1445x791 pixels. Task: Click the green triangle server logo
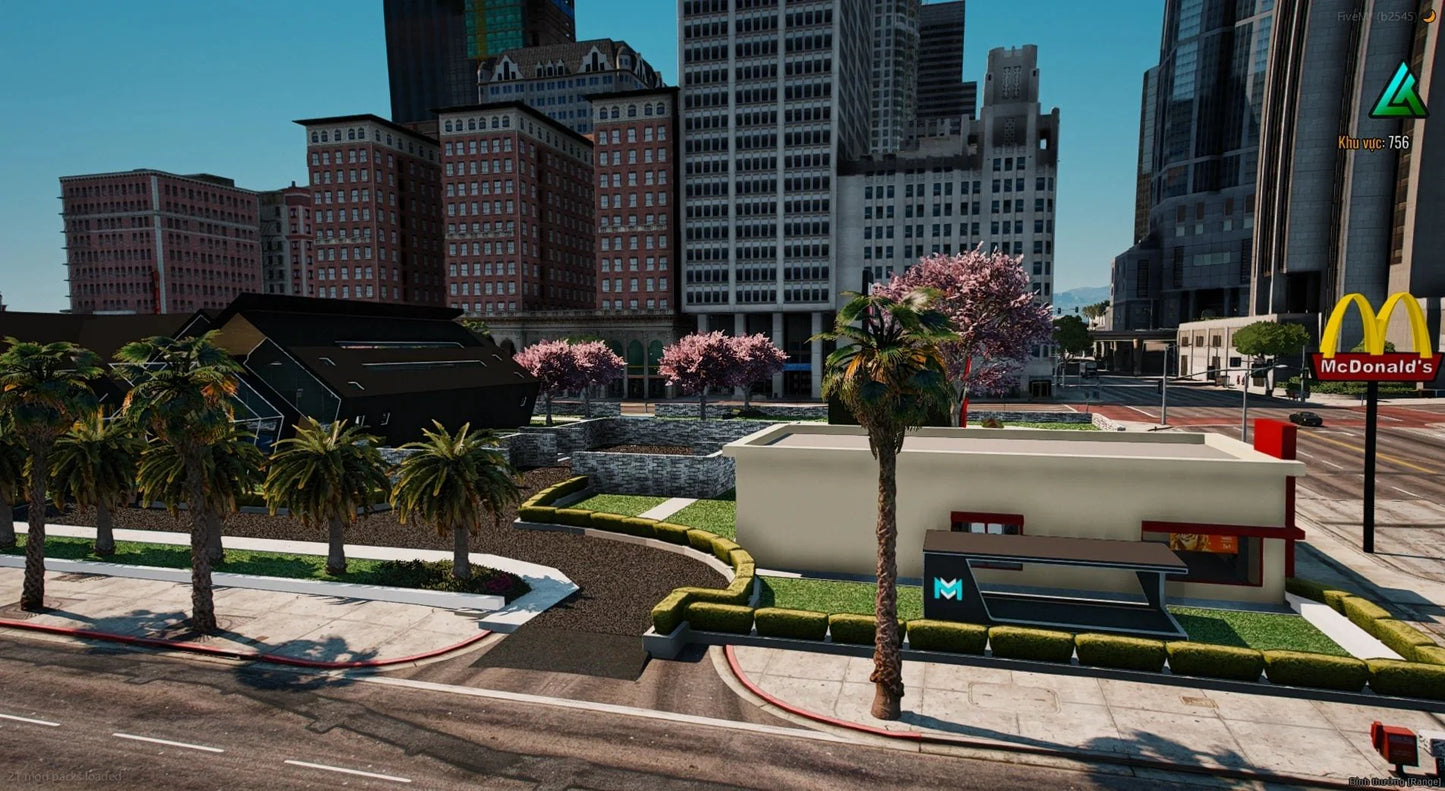tap(1398, 91)
